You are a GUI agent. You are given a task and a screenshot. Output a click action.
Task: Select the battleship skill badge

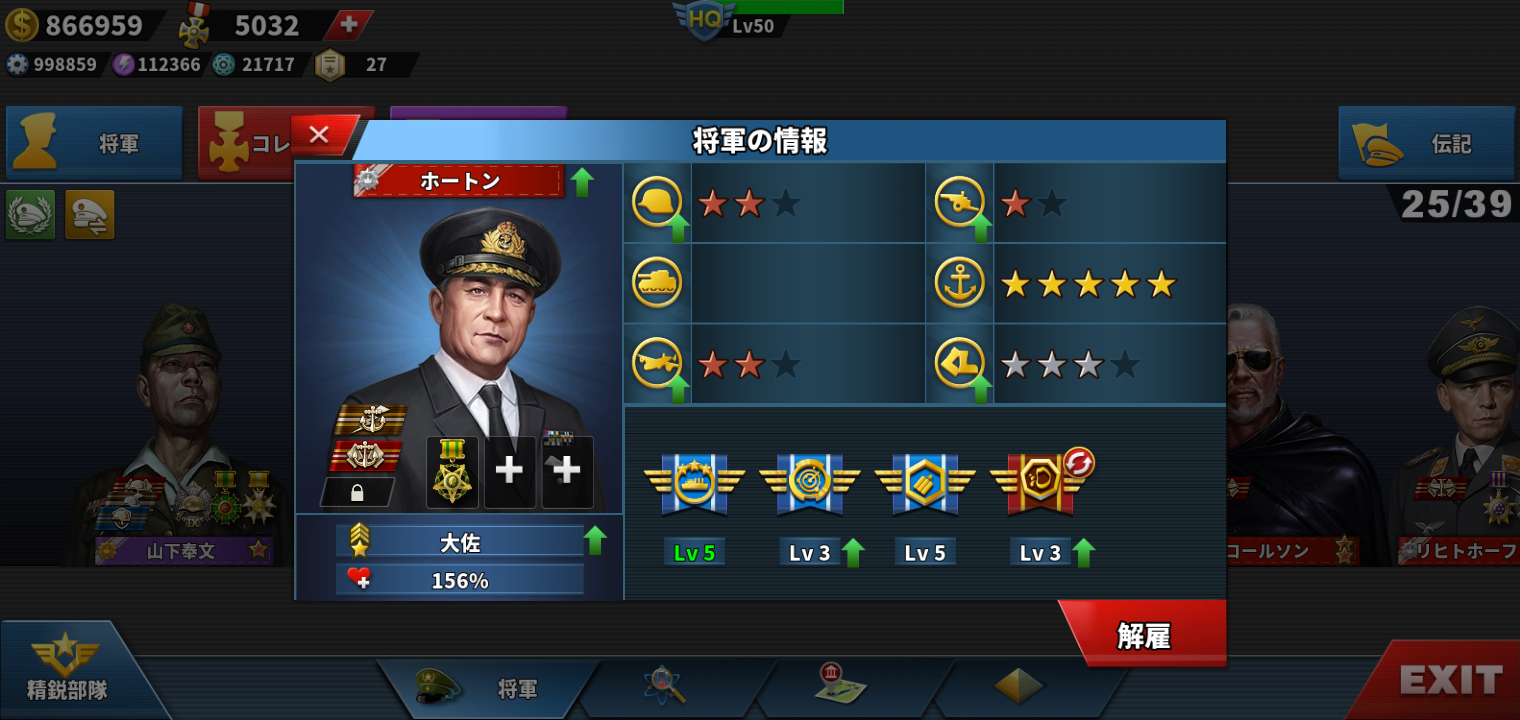pyautogui.click(x=694, y=482)
